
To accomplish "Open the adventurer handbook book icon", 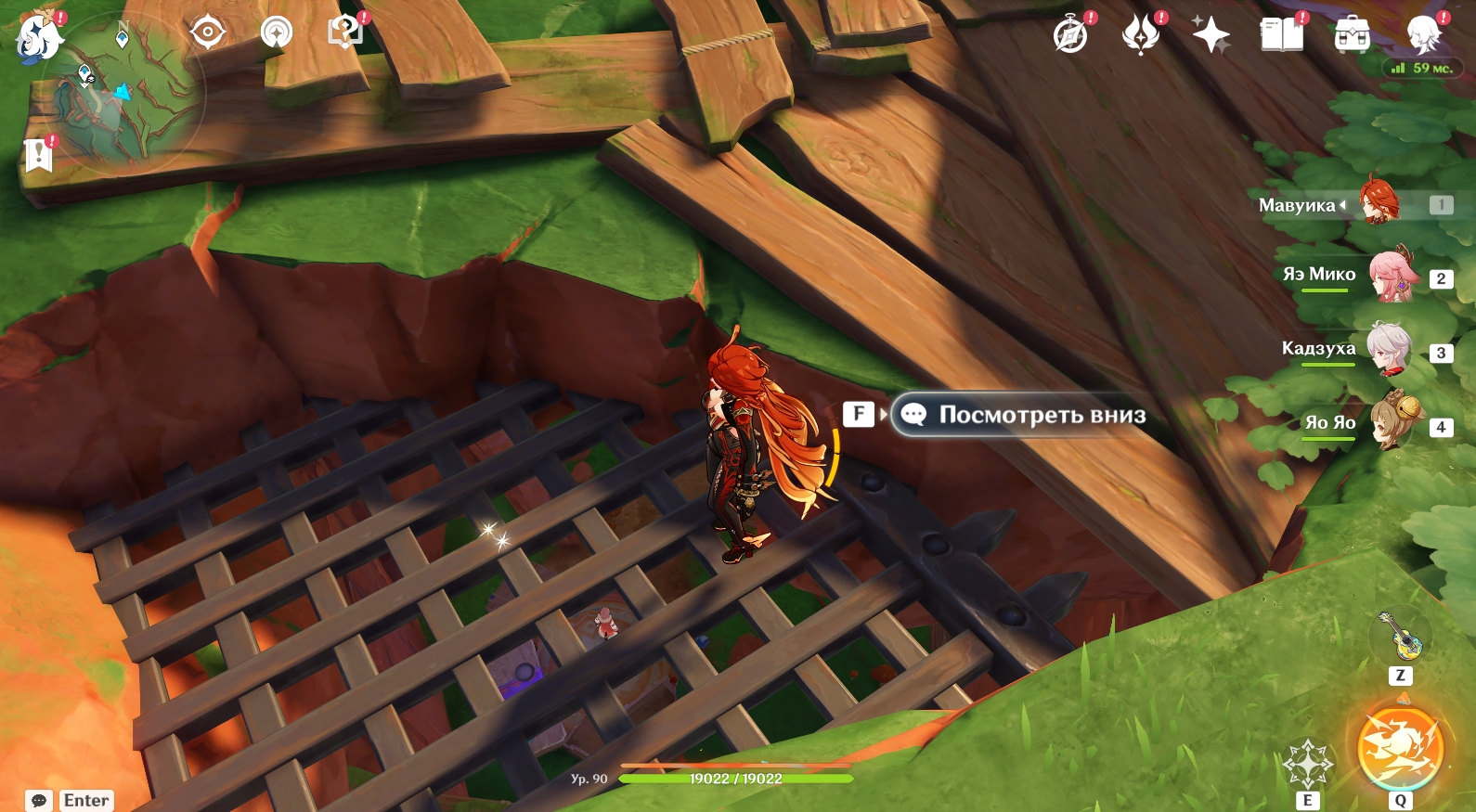I will point(1281,35).
